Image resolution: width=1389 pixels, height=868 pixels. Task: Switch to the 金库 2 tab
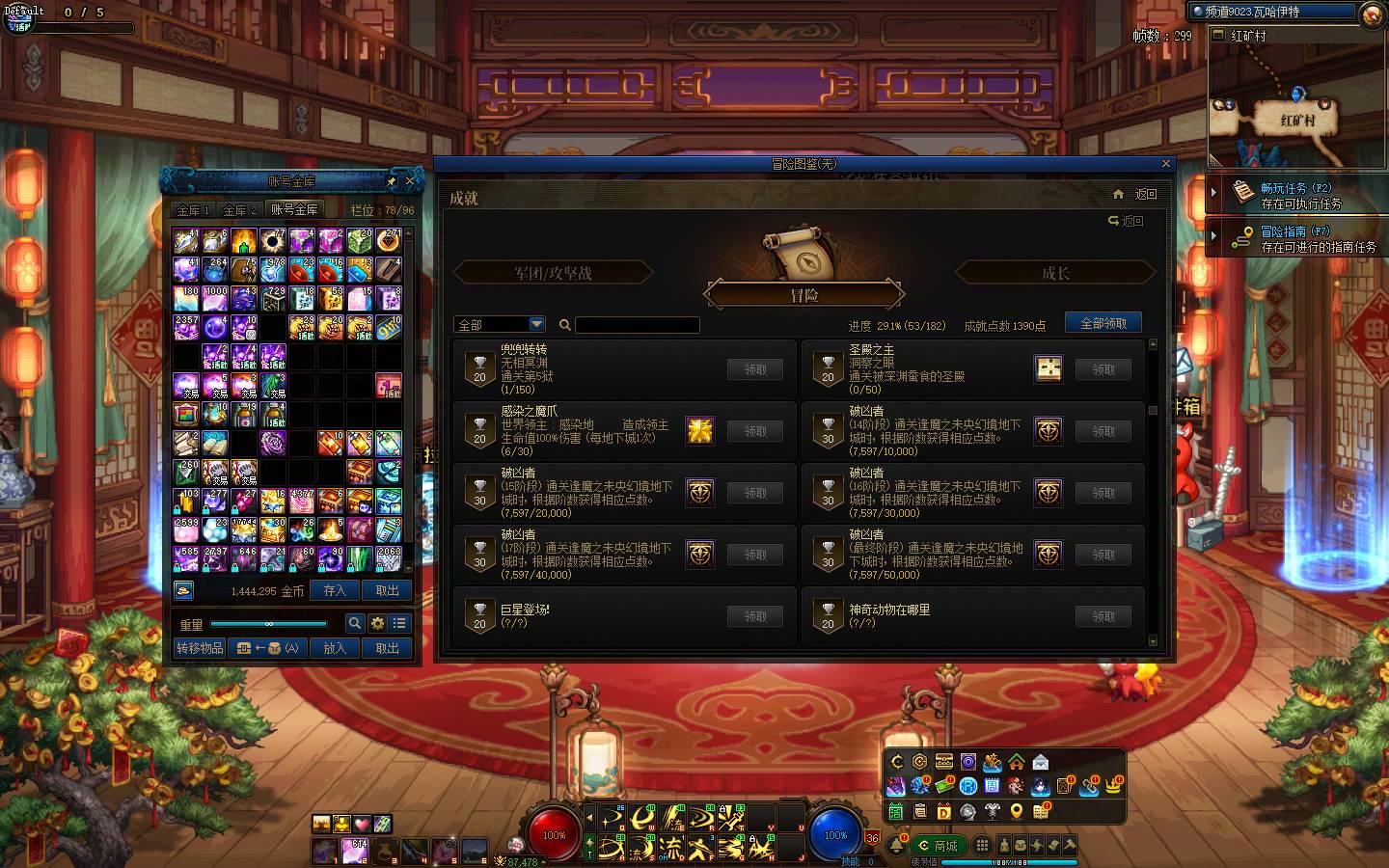coord(240,209)
